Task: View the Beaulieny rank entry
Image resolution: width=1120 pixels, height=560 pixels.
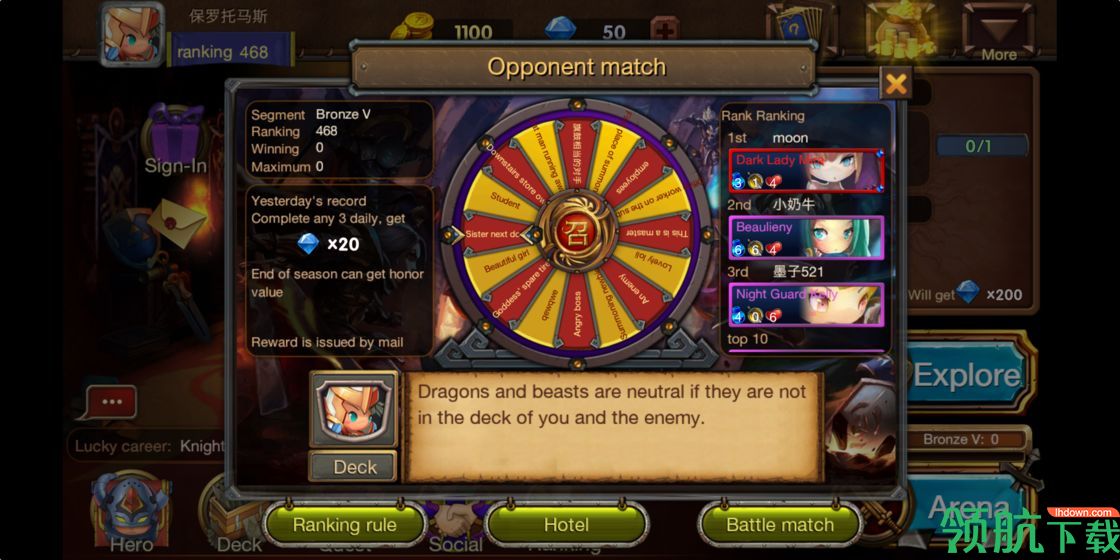Action: (806, 237)
